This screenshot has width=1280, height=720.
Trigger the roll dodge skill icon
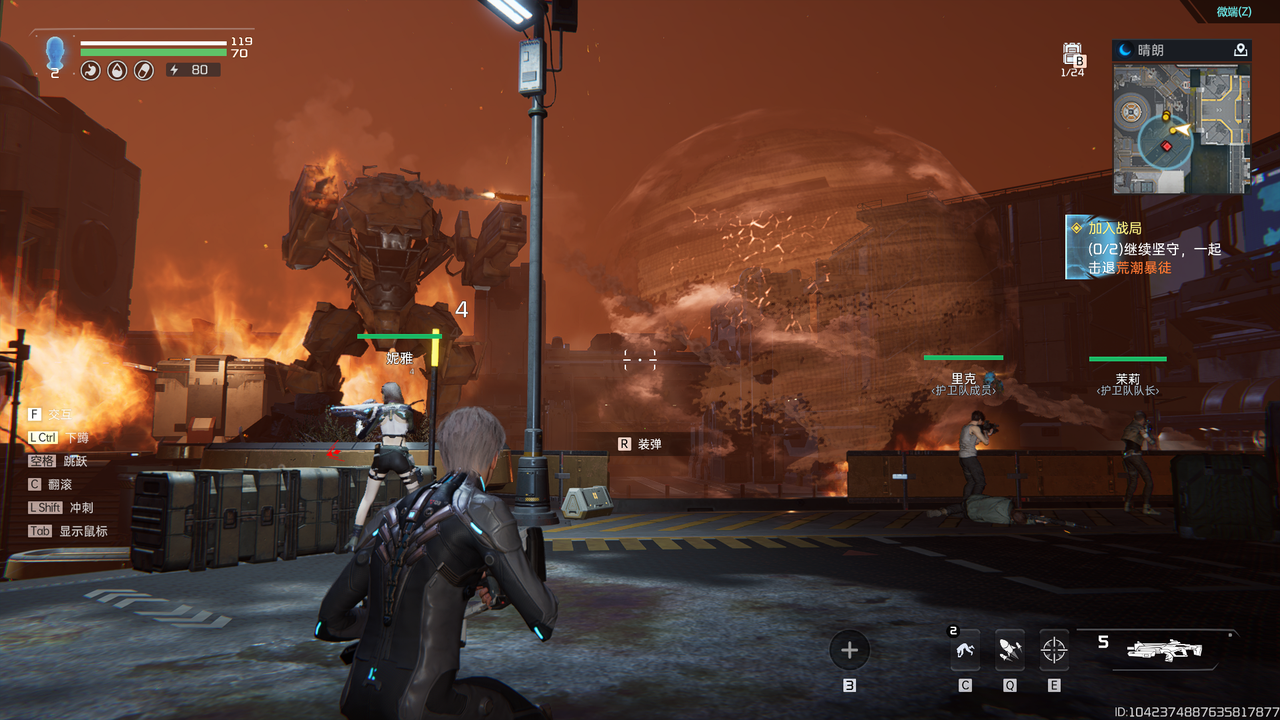pos(965,651)
